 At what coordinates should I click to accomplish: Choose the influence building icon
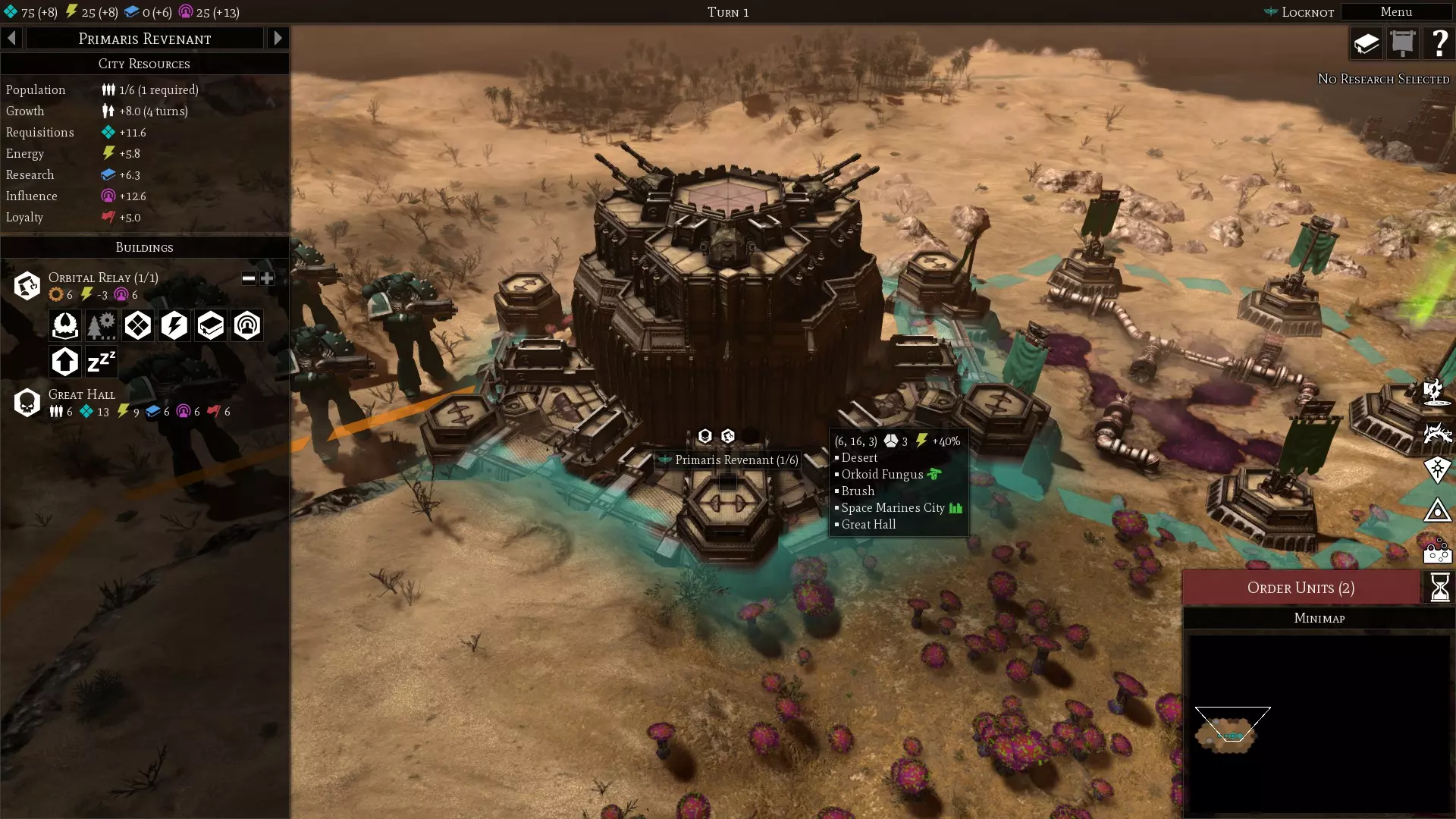247,325
